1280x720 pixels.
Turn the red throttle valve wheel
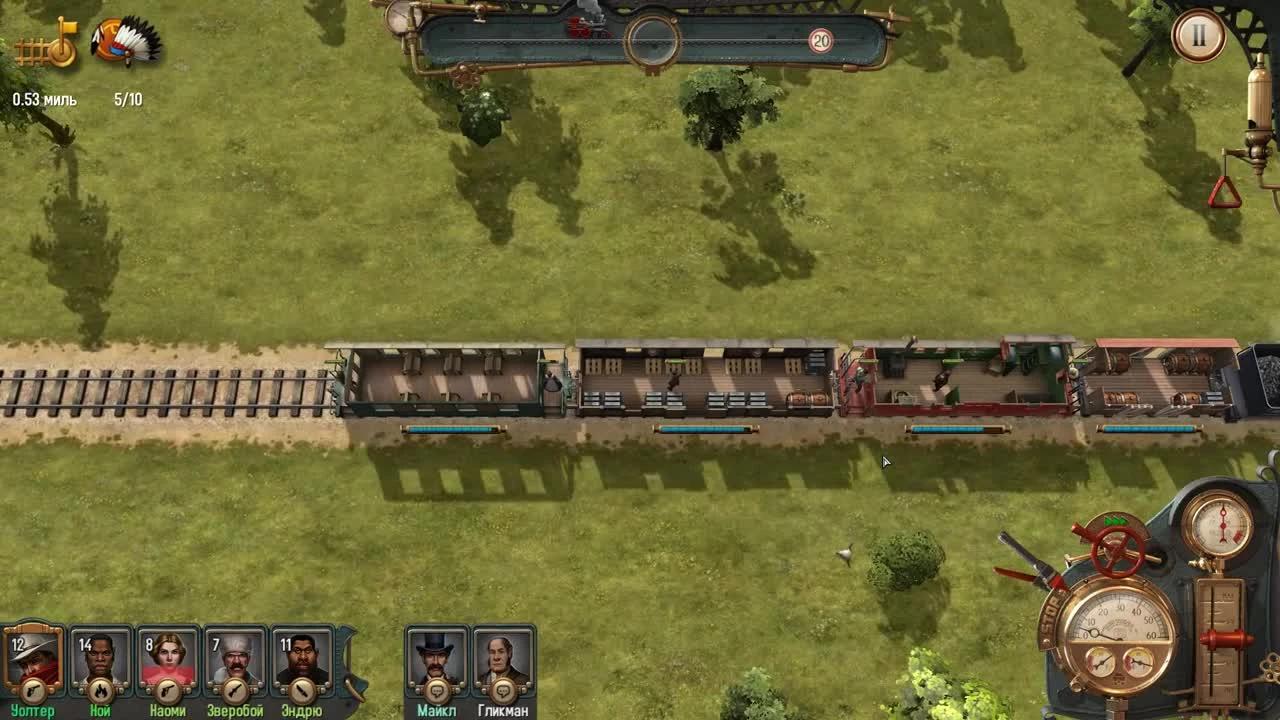[x=1115, y=552]
